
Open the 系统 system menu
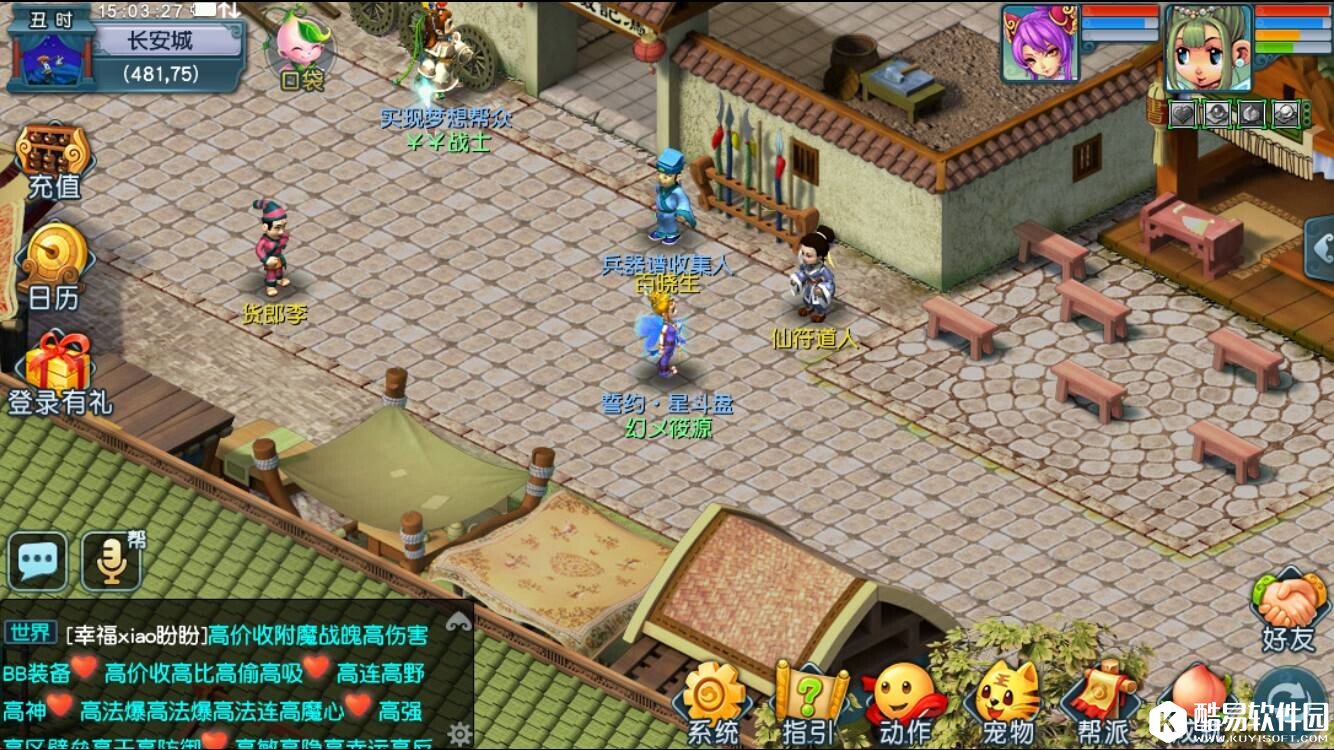(x=713, y=704)
